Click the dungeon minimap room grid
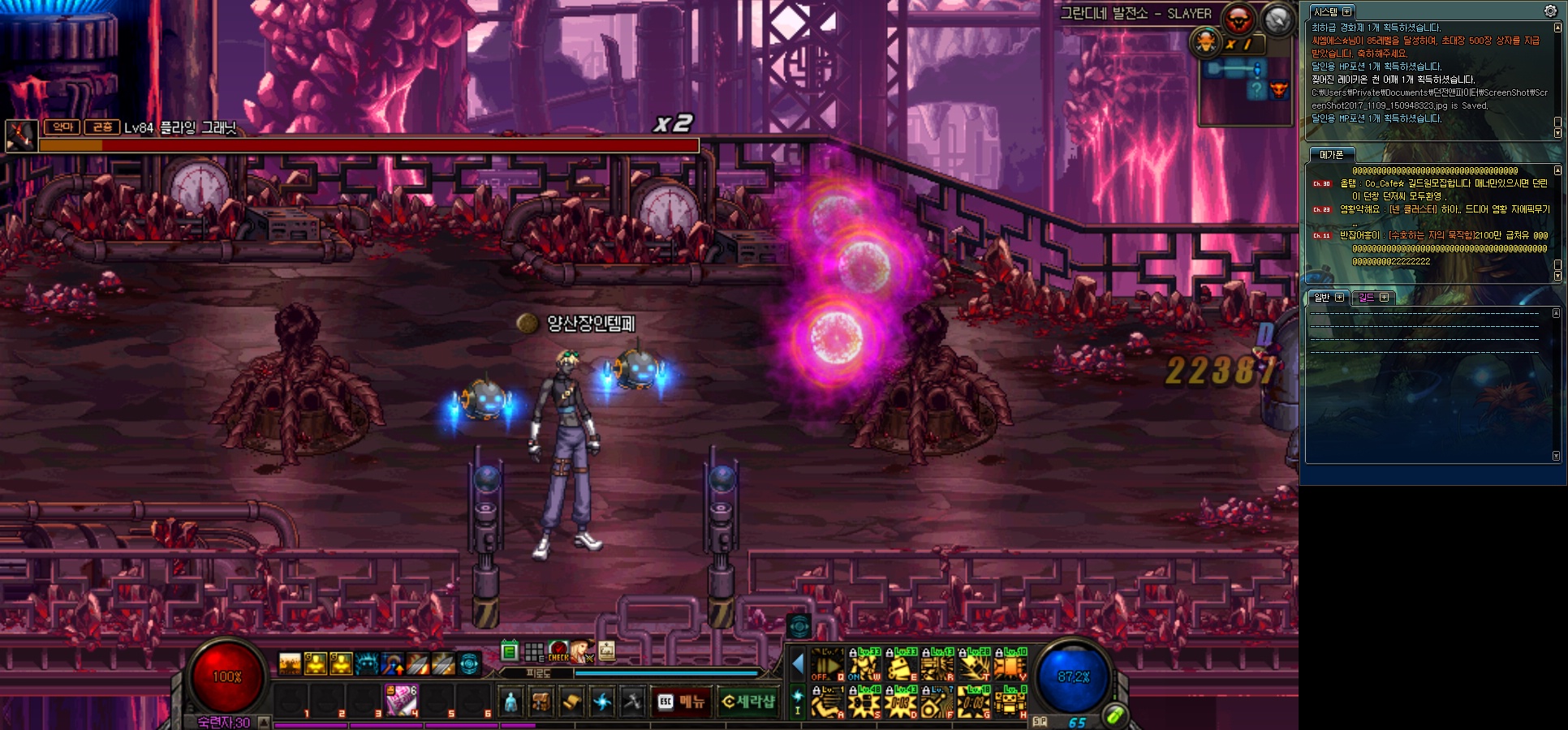Screen dimensions: 1568x730 [x=1244, y=89]
